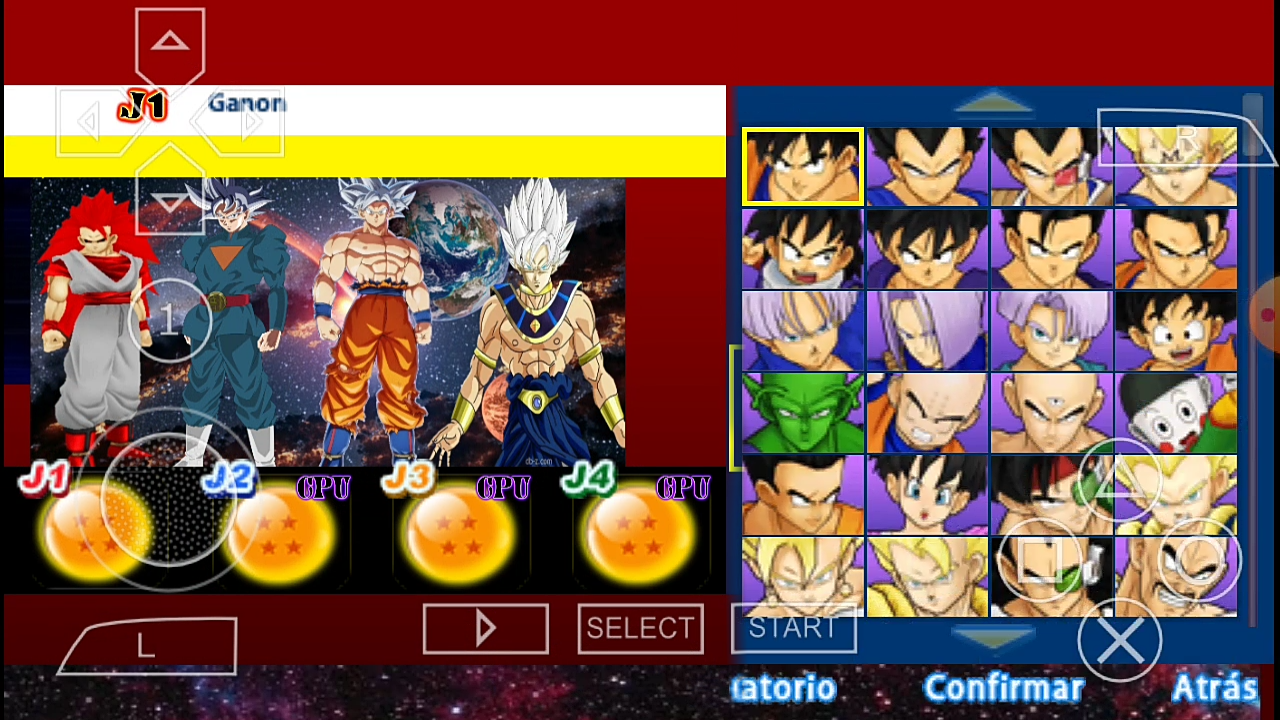Select Piccolo's portrait in the roster
1280x720 pixels.
point(800,410)
